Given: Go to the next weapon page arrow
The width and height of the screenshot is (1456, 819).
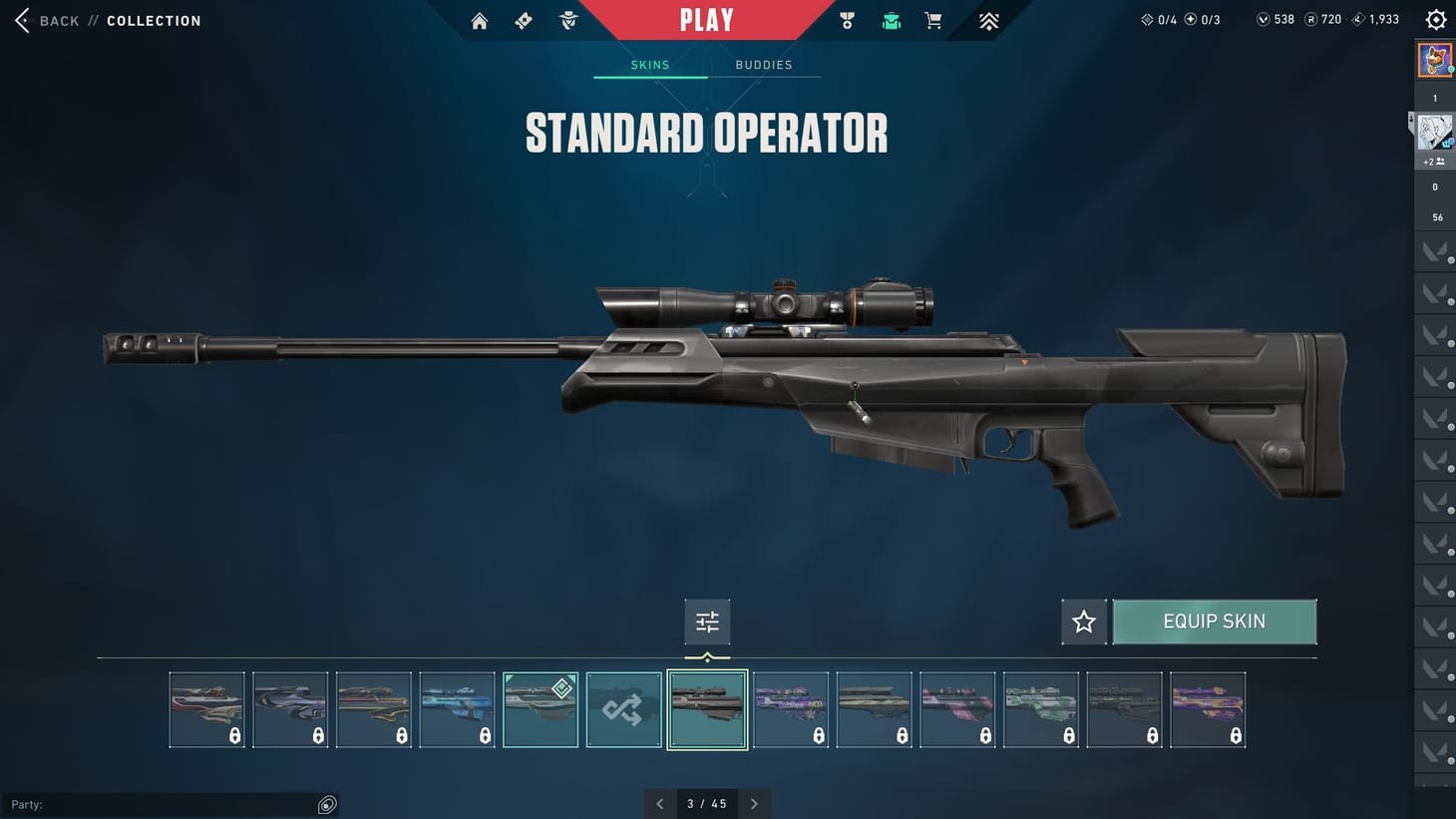Looking at the screenshot, I should [x=755, y=803].
